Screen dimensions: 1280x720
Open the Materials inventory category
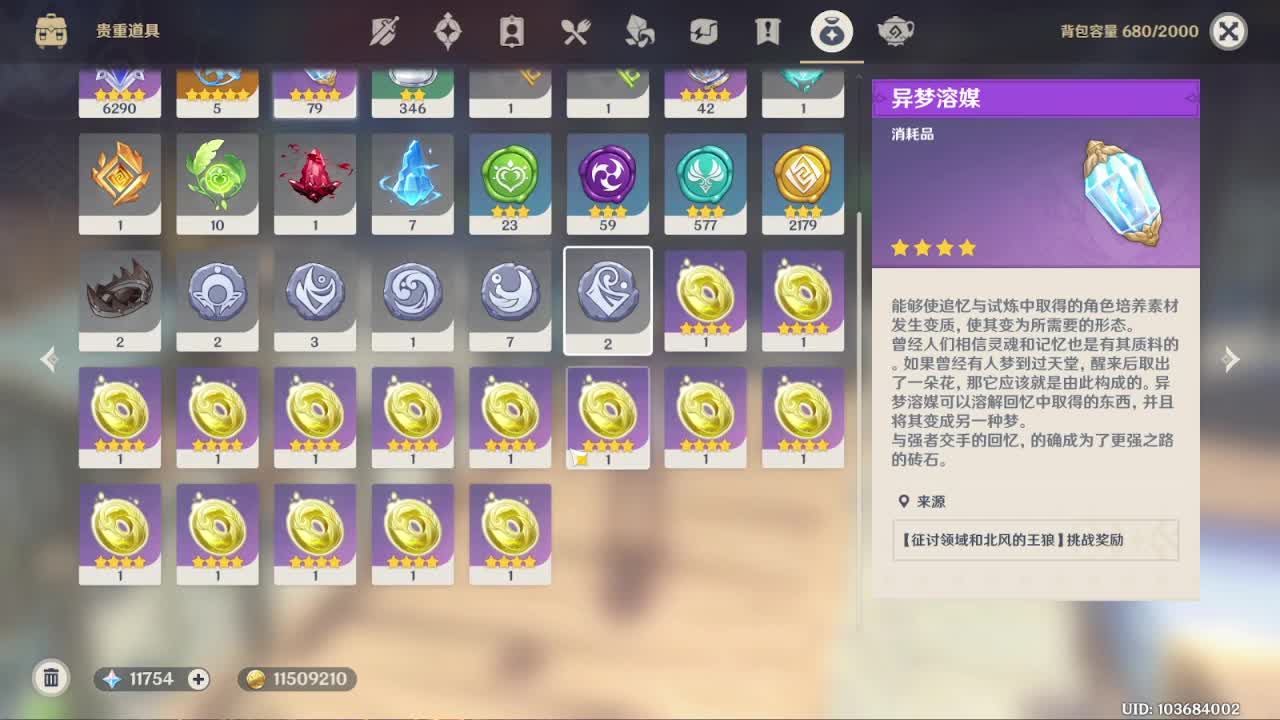point(639,31)
